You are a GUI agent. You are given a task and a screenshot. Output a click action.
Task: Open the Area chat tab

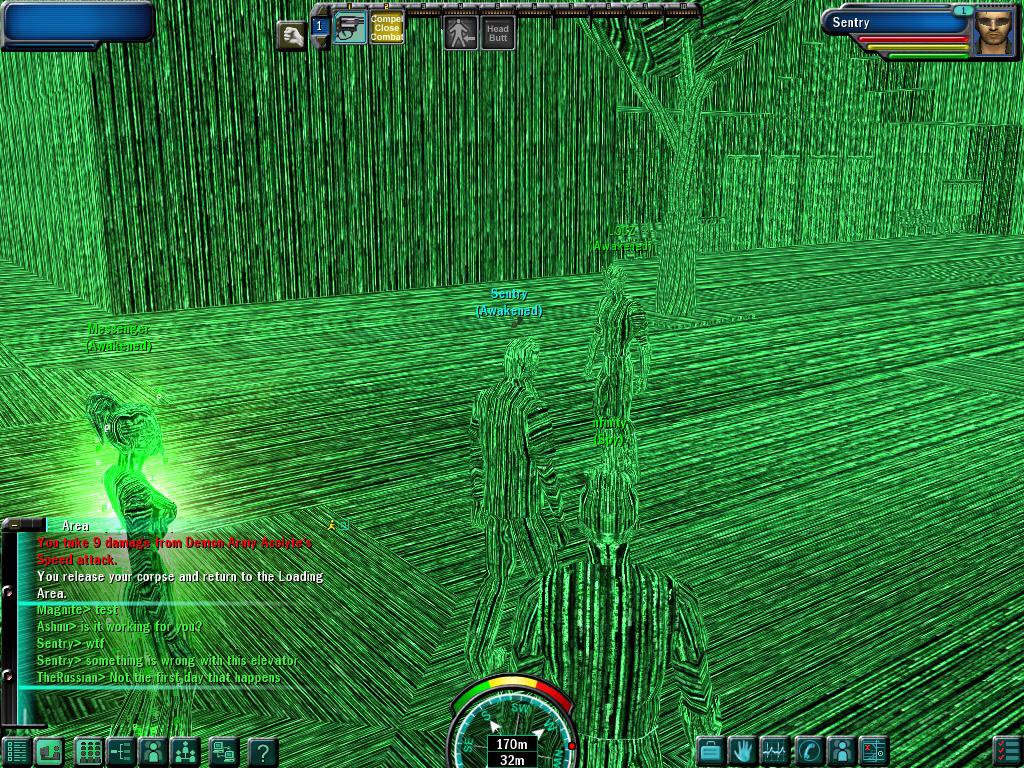[75, 526]
